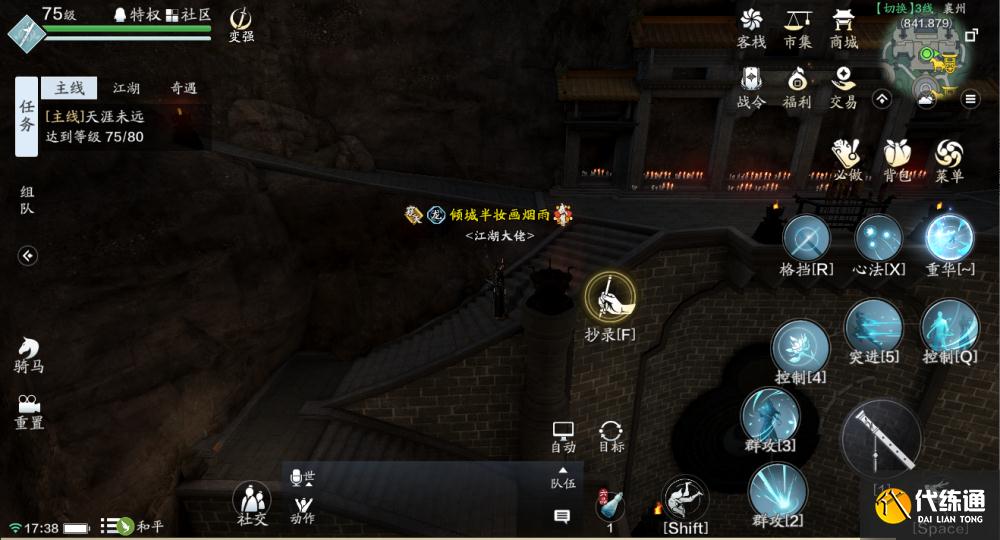Viewport: 1000px width, 540px height.
Task: Open the 背包 backpack
Action: pyautogui.click(x=897, y=156)
